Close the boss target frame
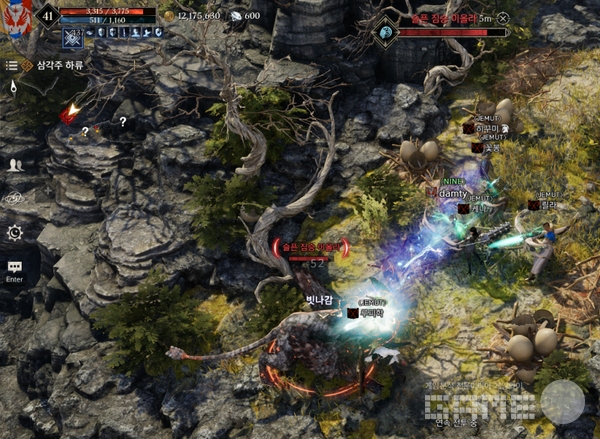600x439 pixels. (x=502, y=18)
